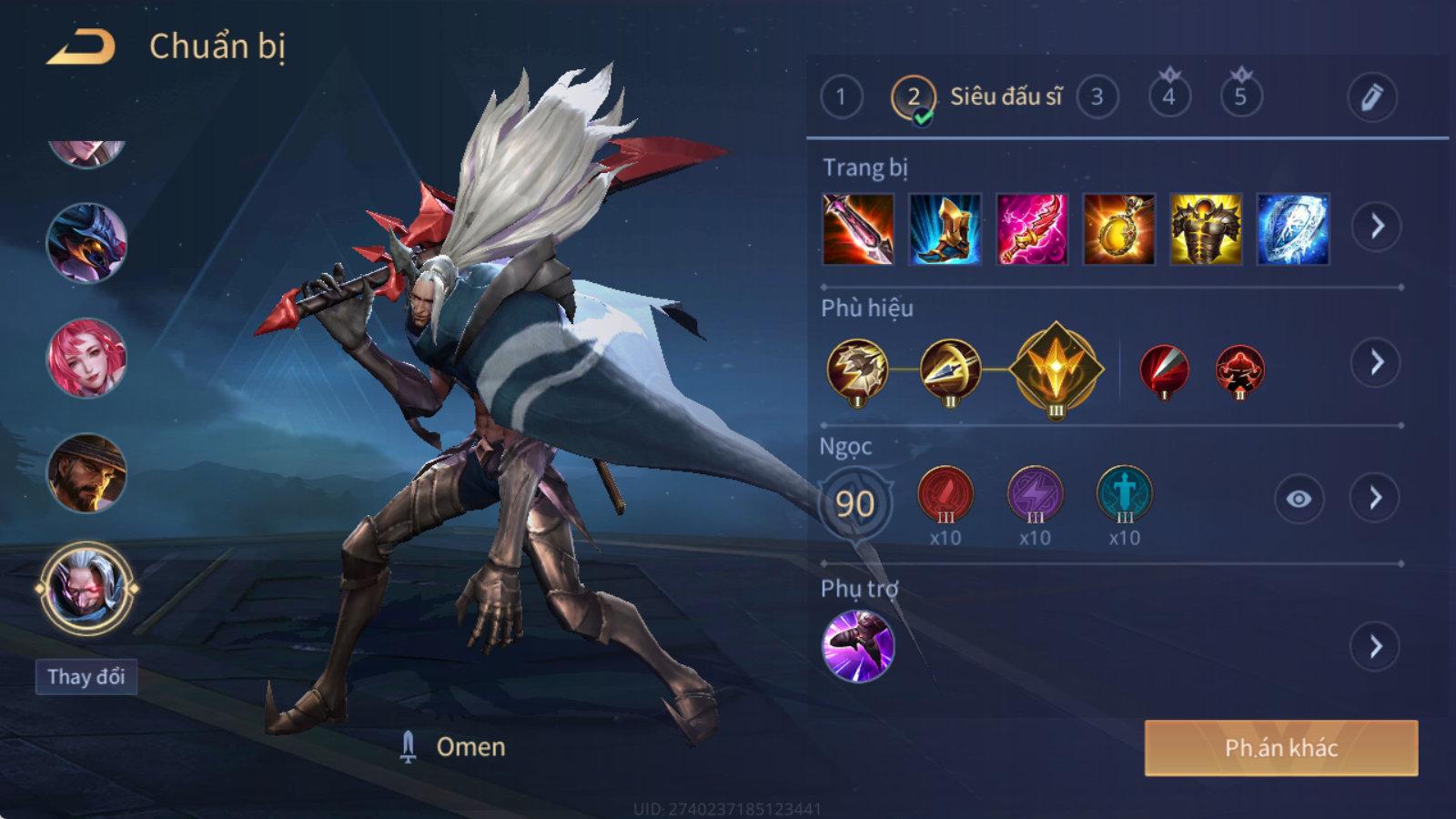This screenshot has width=1456, height=819.
Task: Change the Phụ trợ support skill icon
Action: (858, 646)
